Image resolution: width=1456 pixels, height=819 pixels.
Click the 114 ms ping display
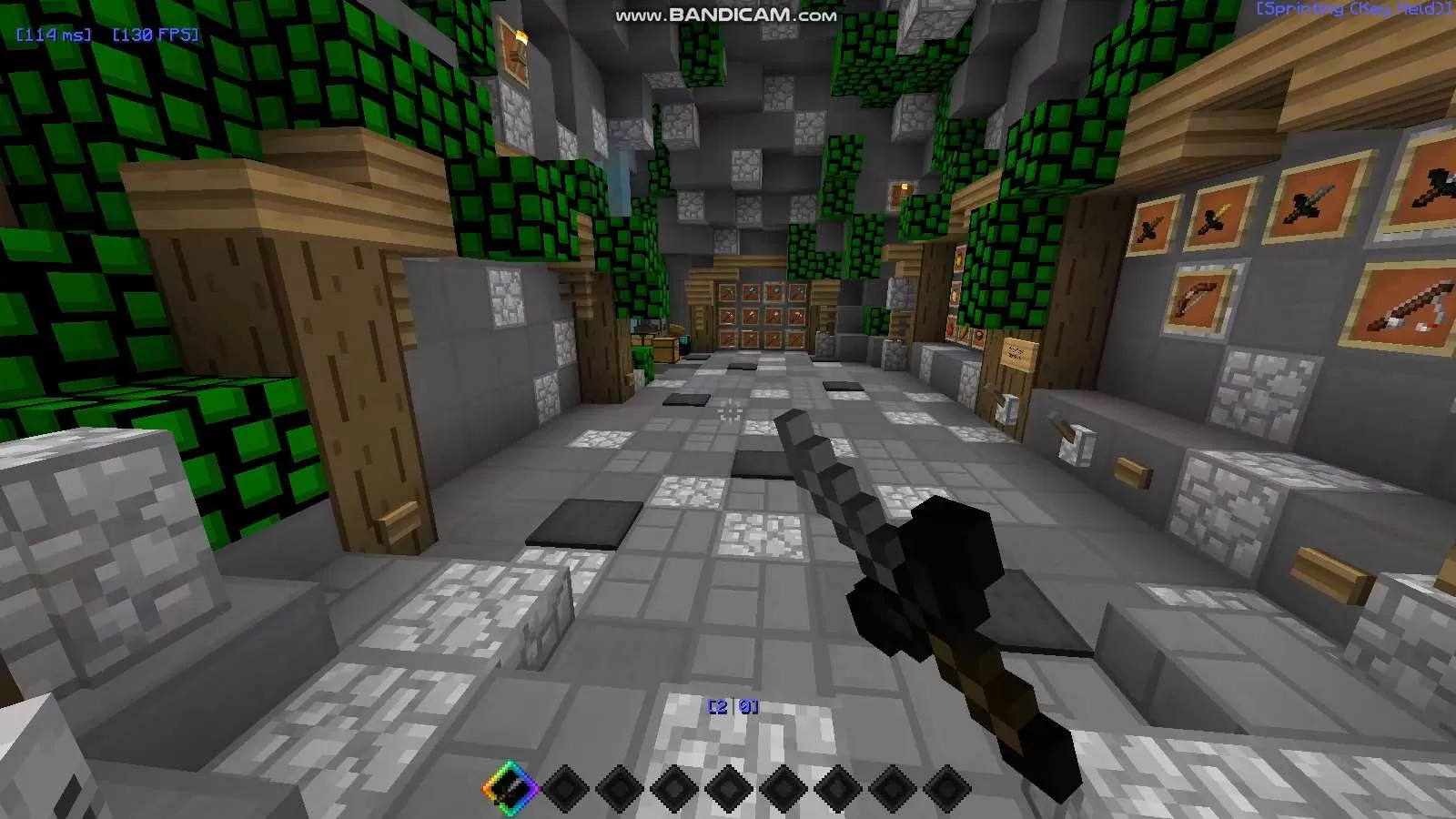52,35
